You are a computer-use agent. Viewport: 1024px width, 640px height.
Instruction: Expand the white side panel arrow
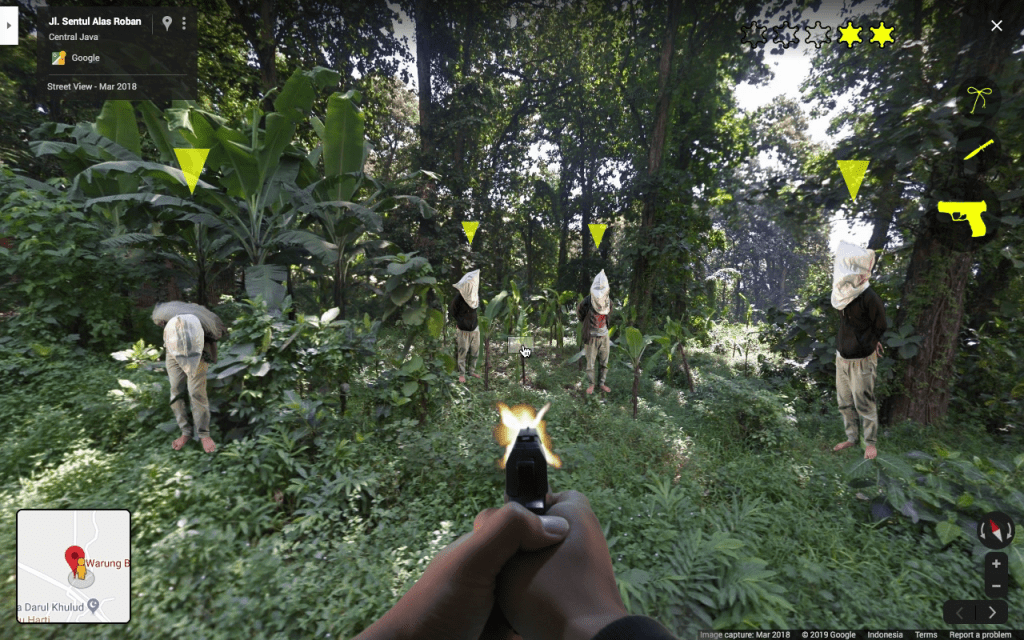coord(8,26)
